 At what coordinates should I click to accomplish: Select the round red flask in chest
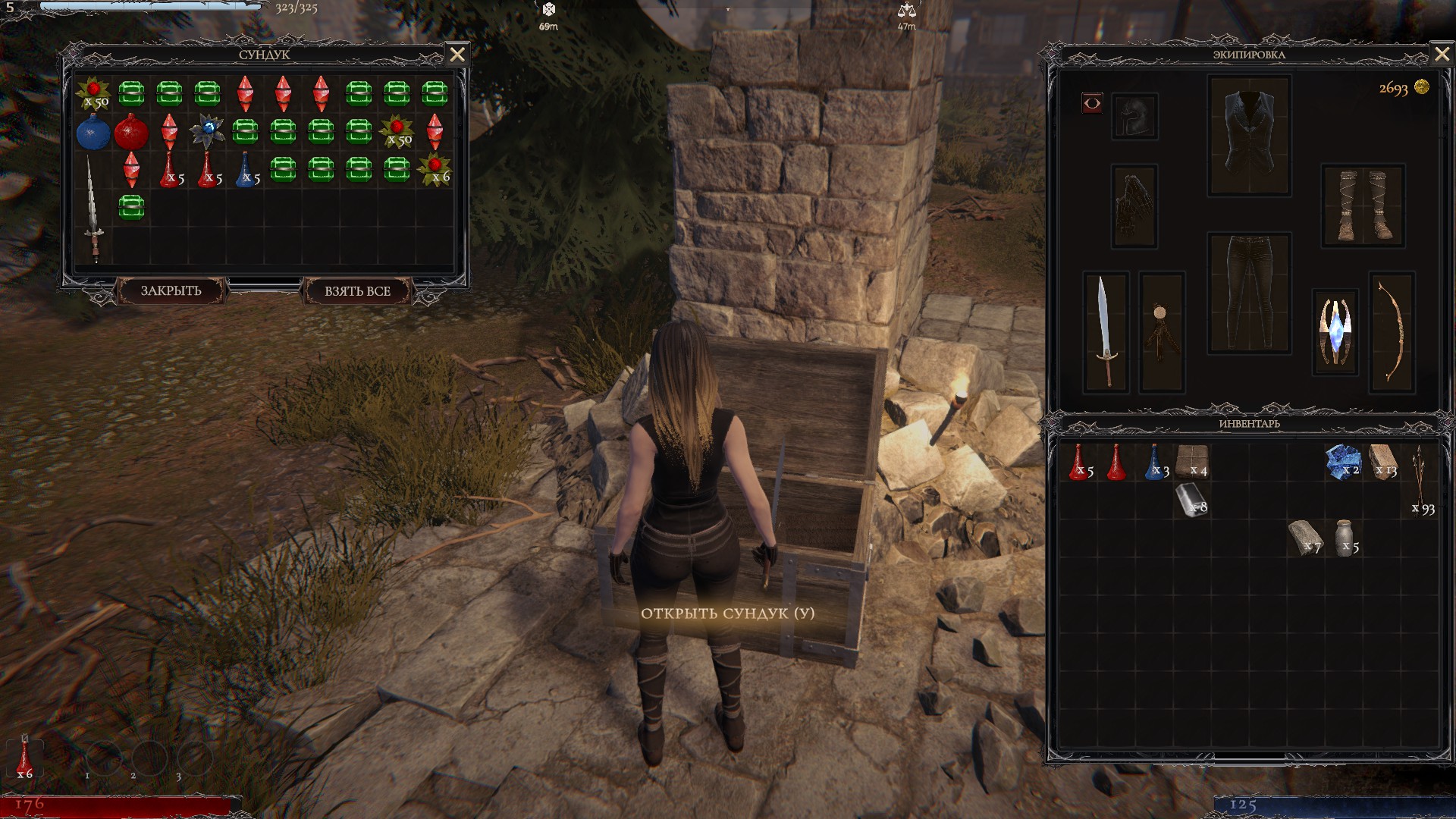(x=130, y=133)
